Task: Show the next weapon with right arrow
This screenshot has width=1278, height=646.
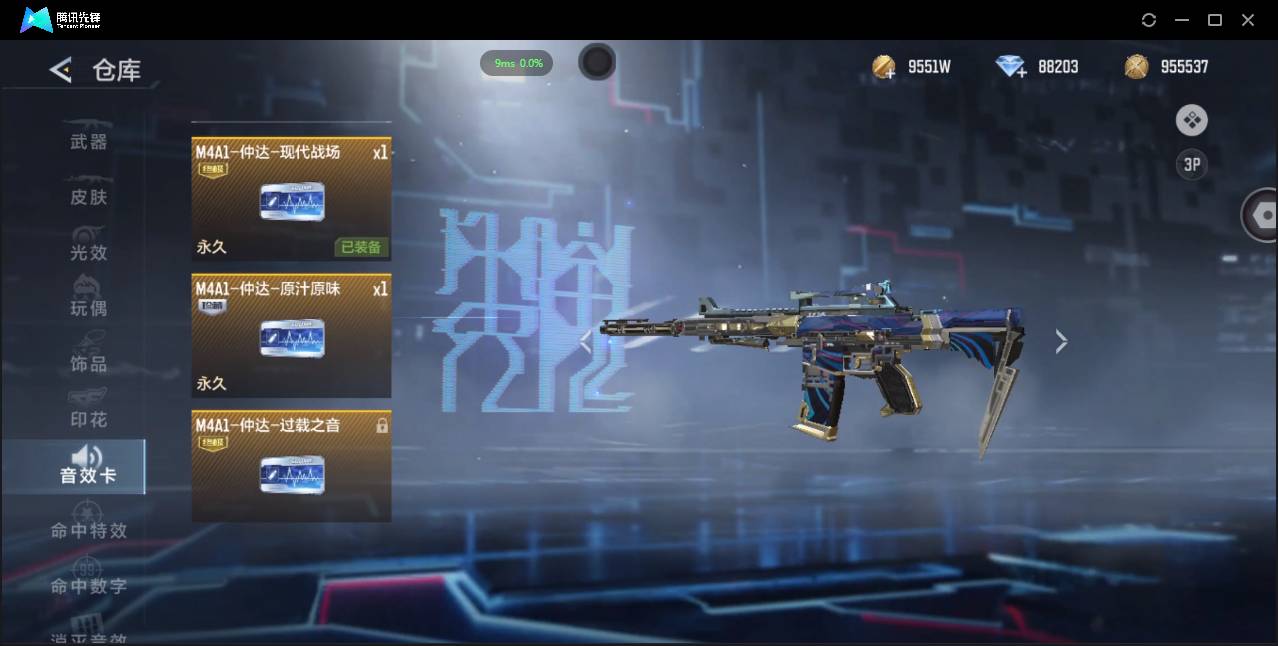Action: pyautogui.click(x=1061, y=342)
